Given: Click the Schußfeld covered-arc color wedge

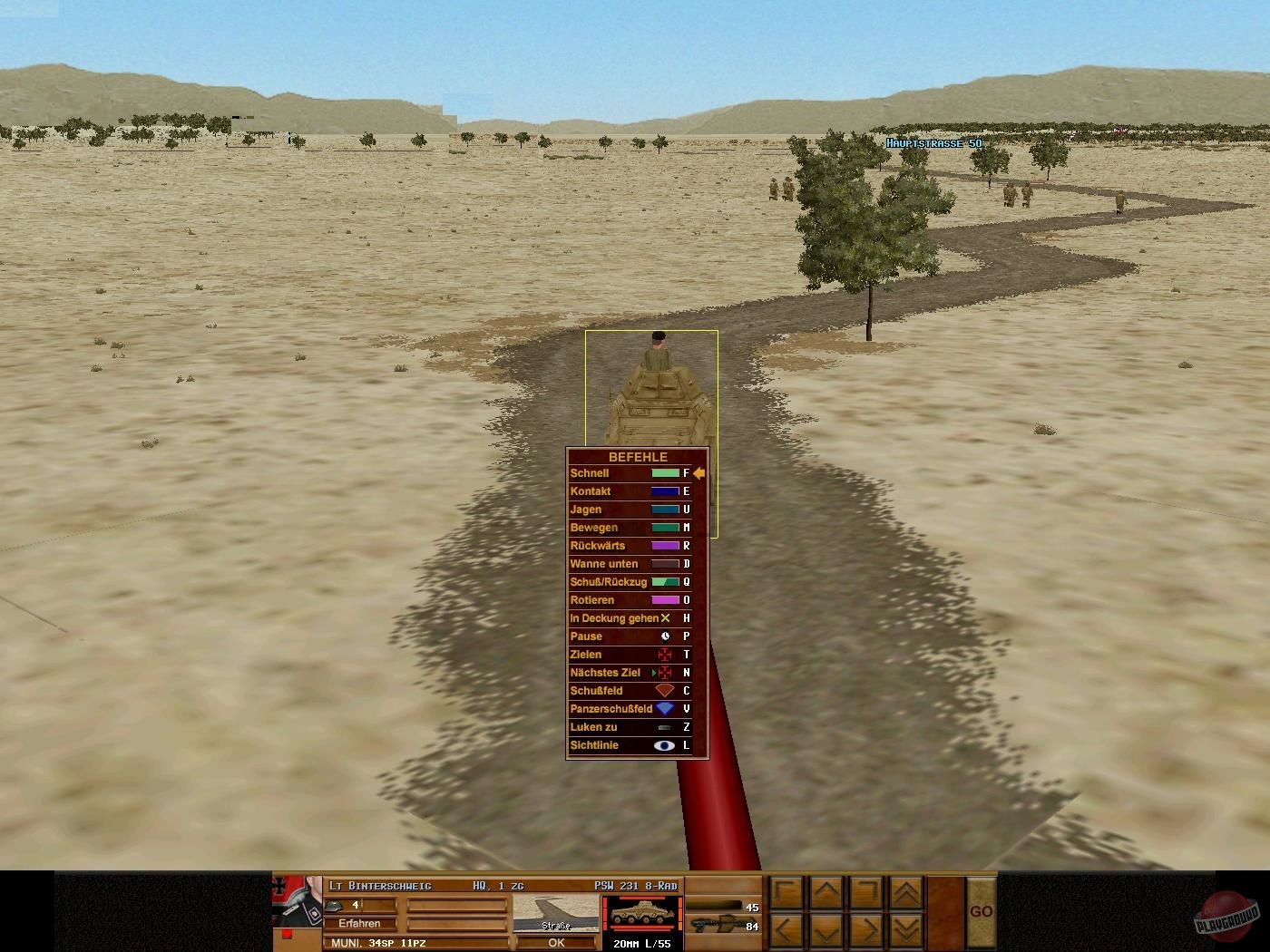Looking at the screenshot, I should click(x=664, y=690).
